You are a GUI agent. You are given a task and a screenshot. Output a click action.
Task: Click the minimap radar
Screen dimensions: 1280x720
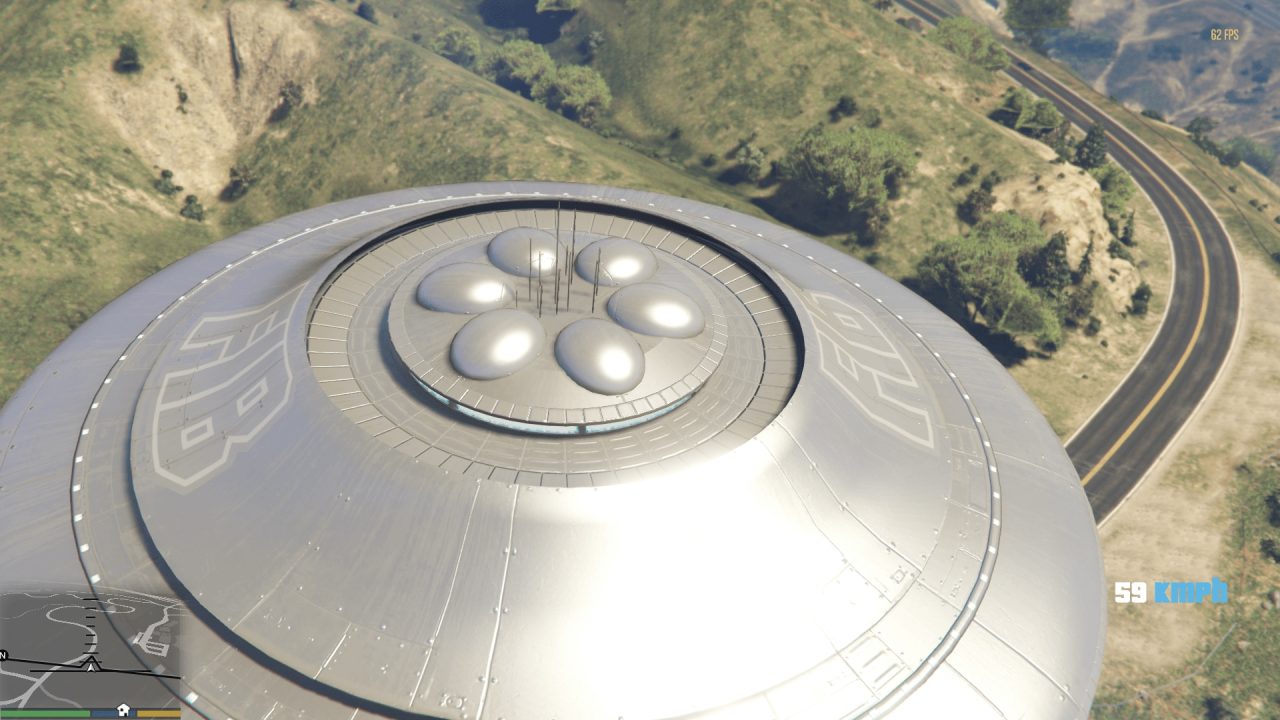point(90,648)
